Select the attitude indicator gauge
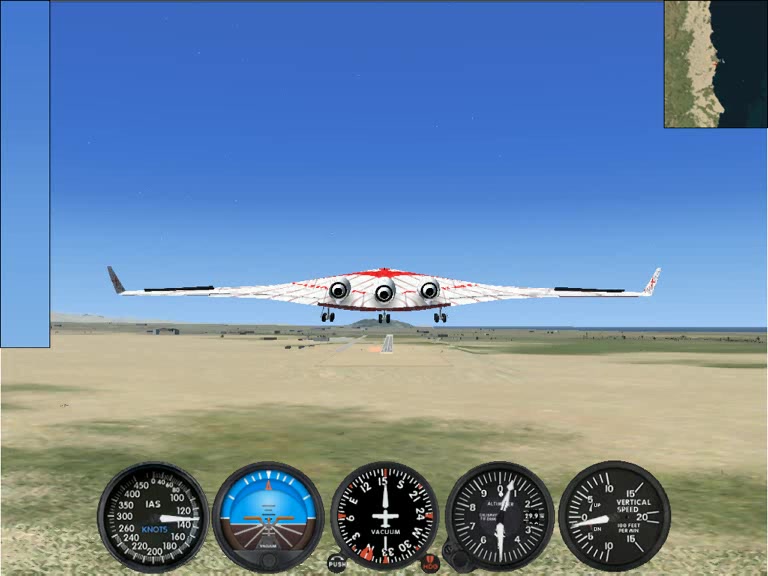The width and height of the screenshot is (768, 576). click(268, 516)
